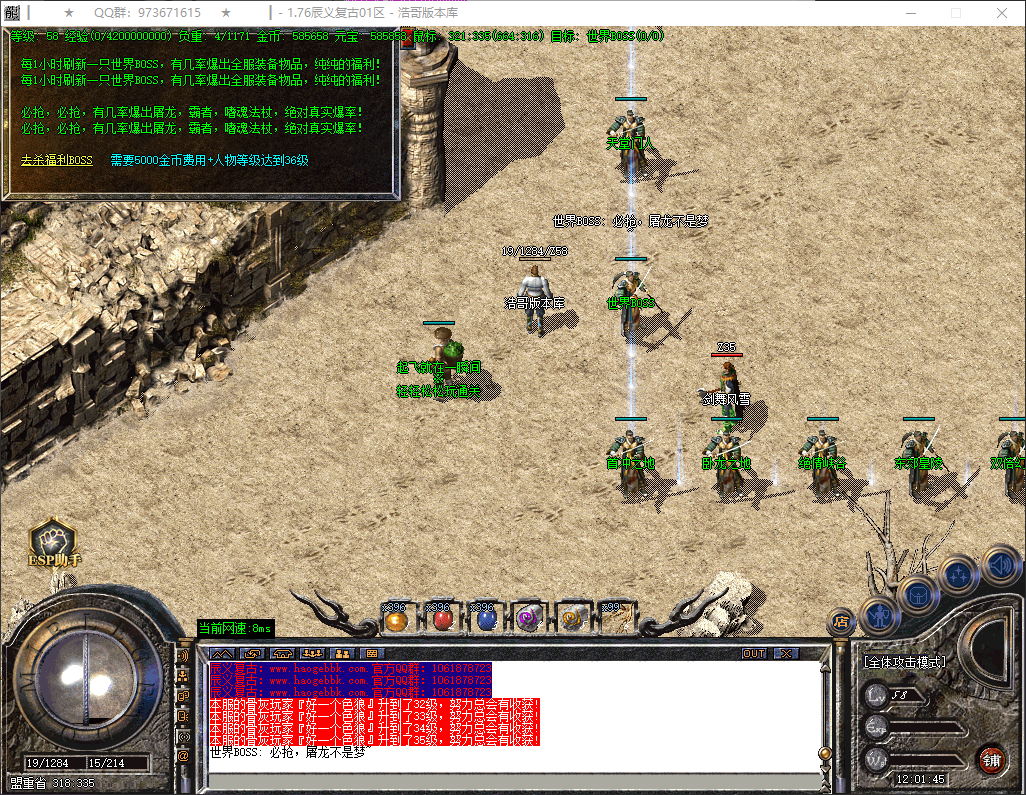Use the orange potion in the belt

coord(395,619)
